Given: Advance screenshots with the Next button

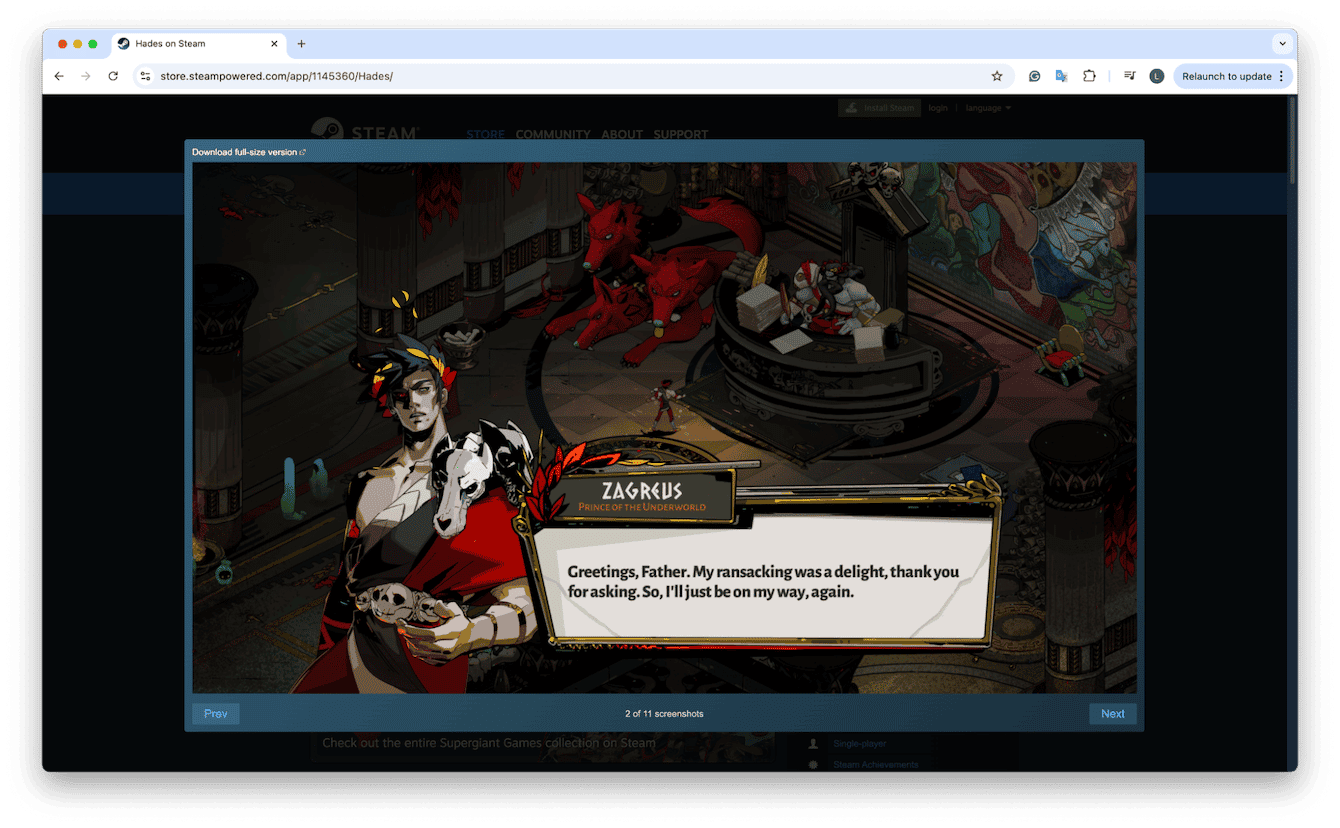Looking at the screenshot, I should 1112,713.
